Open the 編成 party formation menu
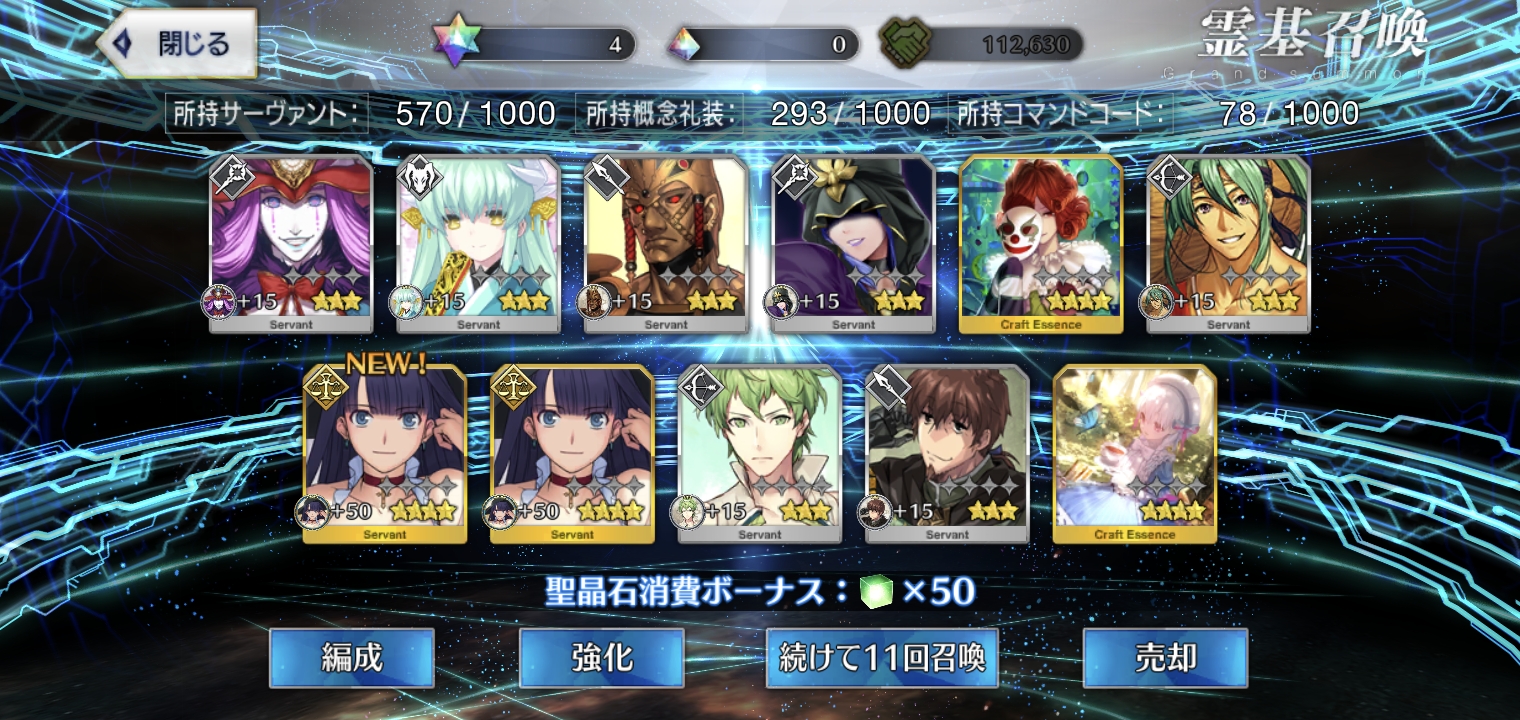This screenshot has width=1520, height=720. 351,657
